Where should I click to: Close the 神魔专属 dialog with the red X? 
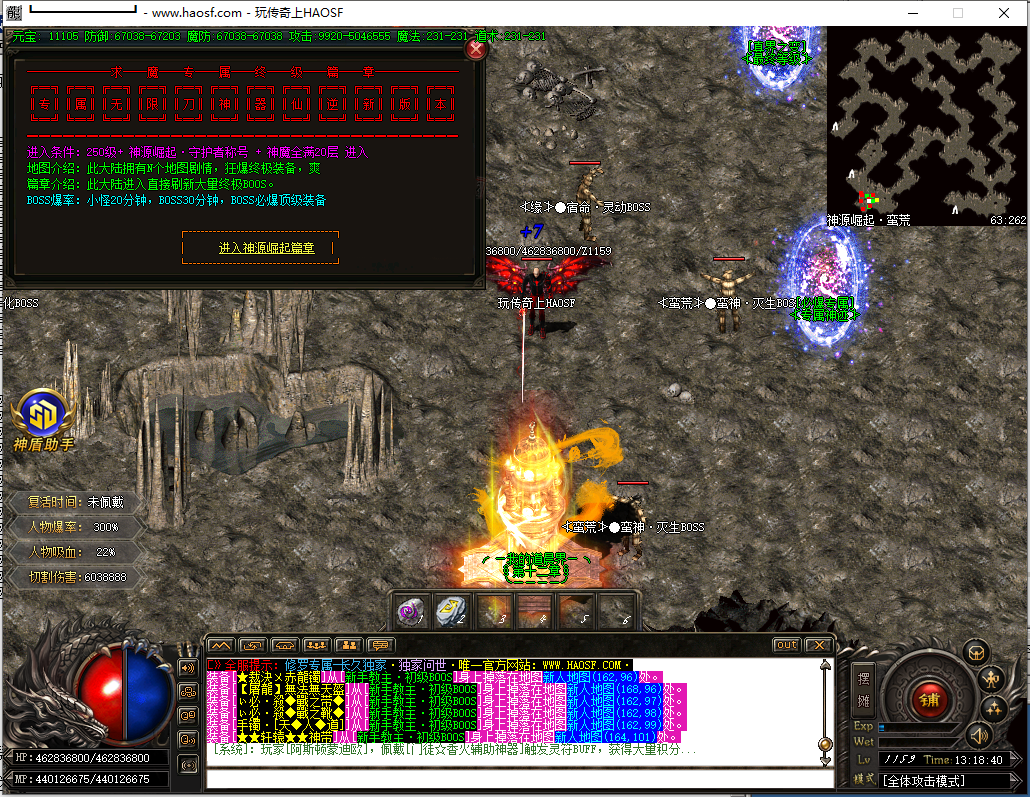477,49
